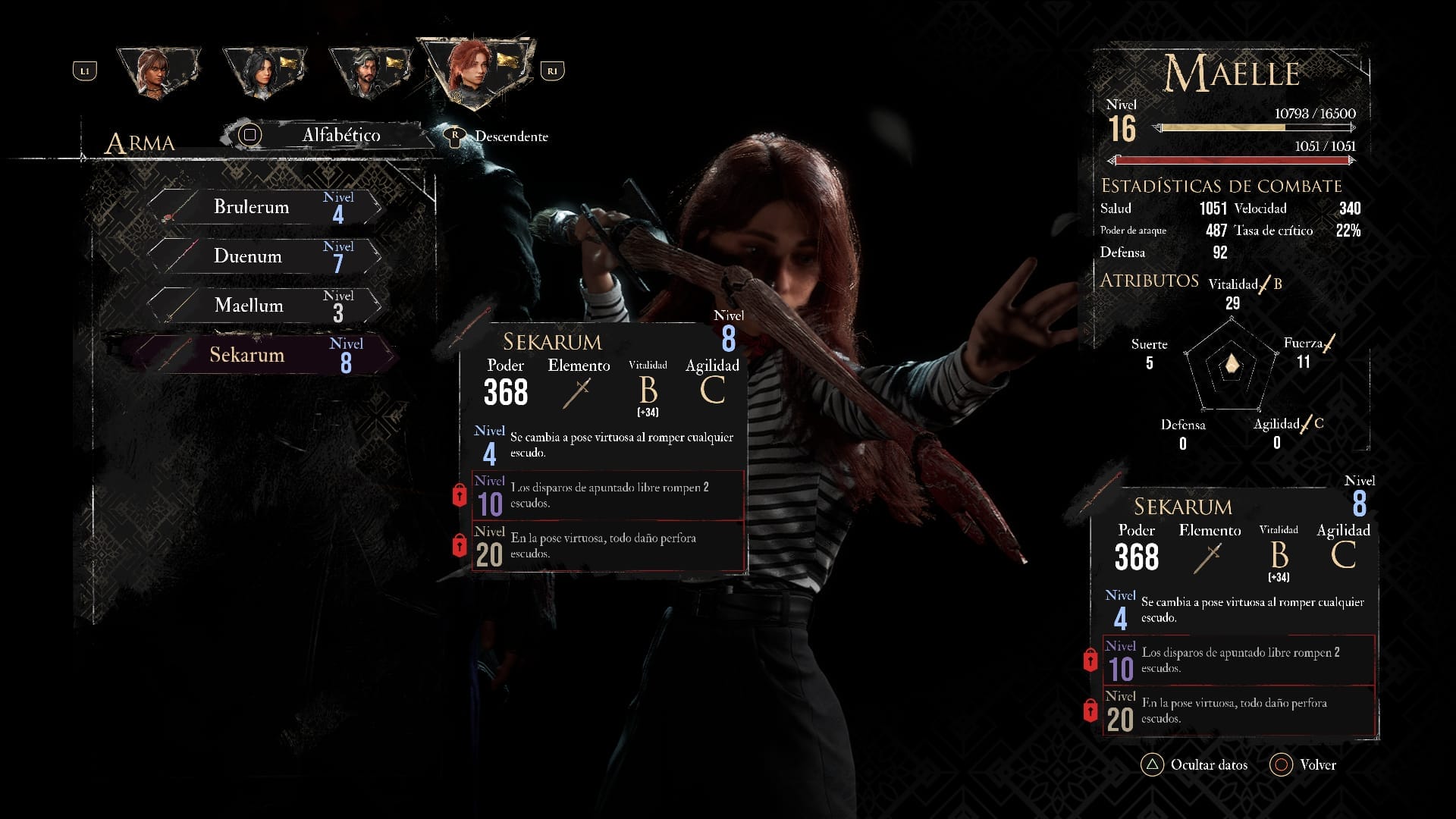Toggle the Descendente sort order
Image resolution: width=1456 pixels, height=819 pixels.
[500, 136]
